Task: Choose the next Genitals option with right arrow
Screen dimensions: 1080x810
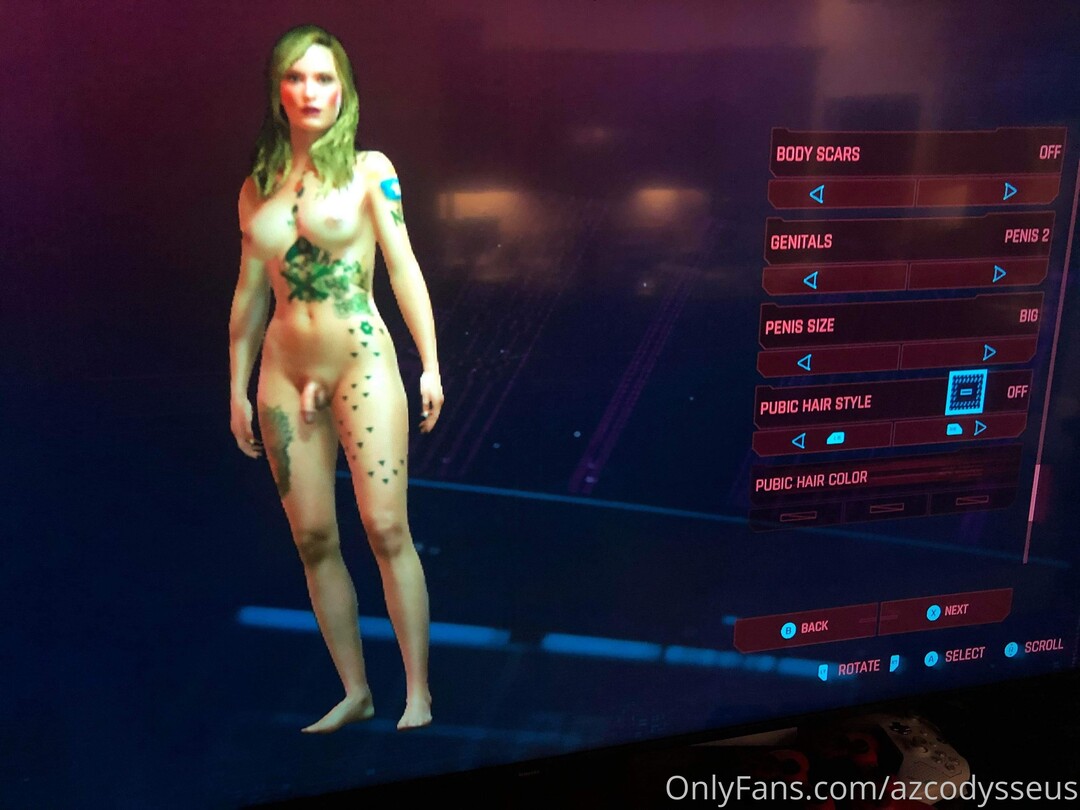Action: [x=998, y=273]
